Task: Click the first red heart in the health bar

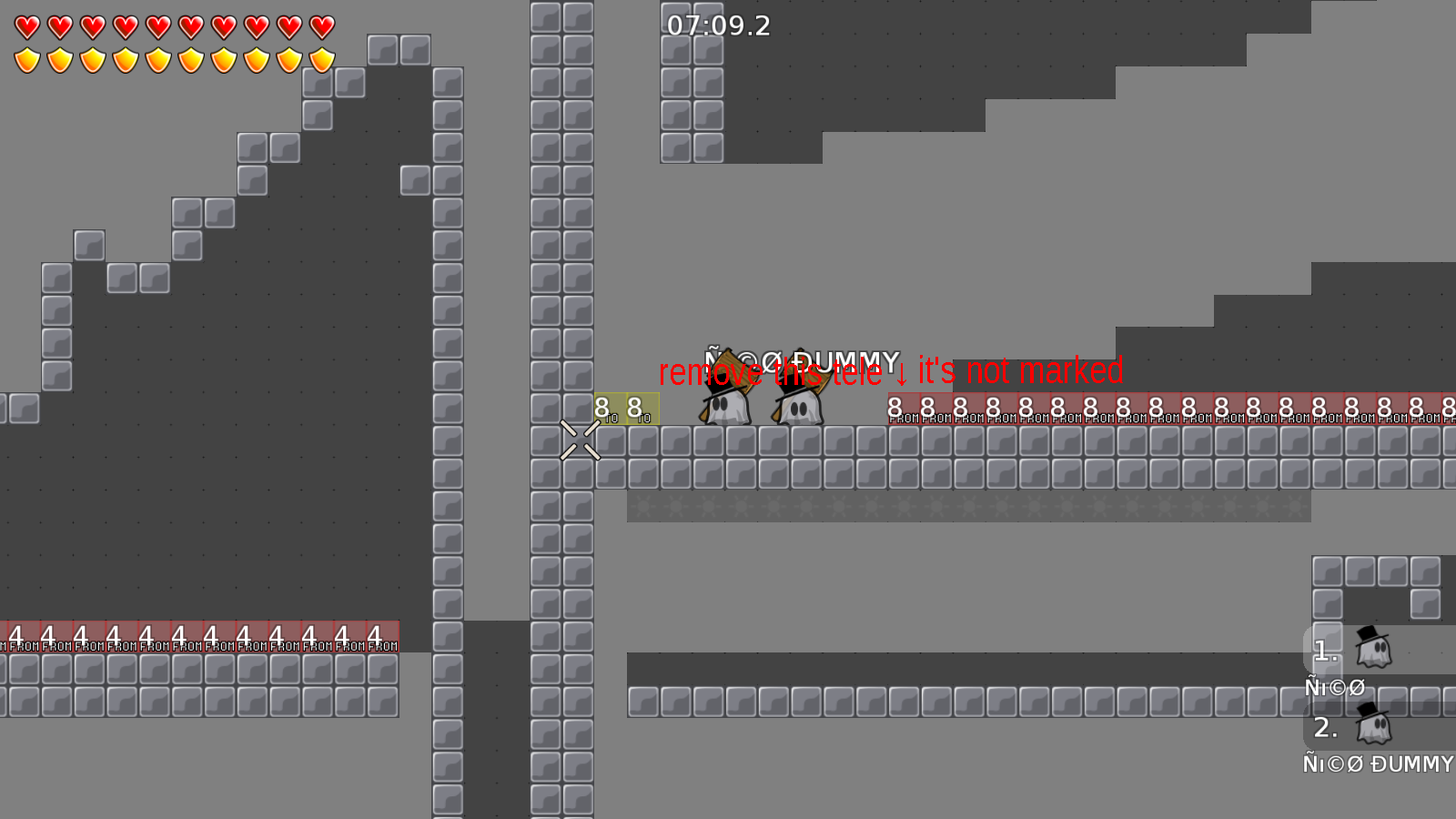Action: click(x=26, y=26)
